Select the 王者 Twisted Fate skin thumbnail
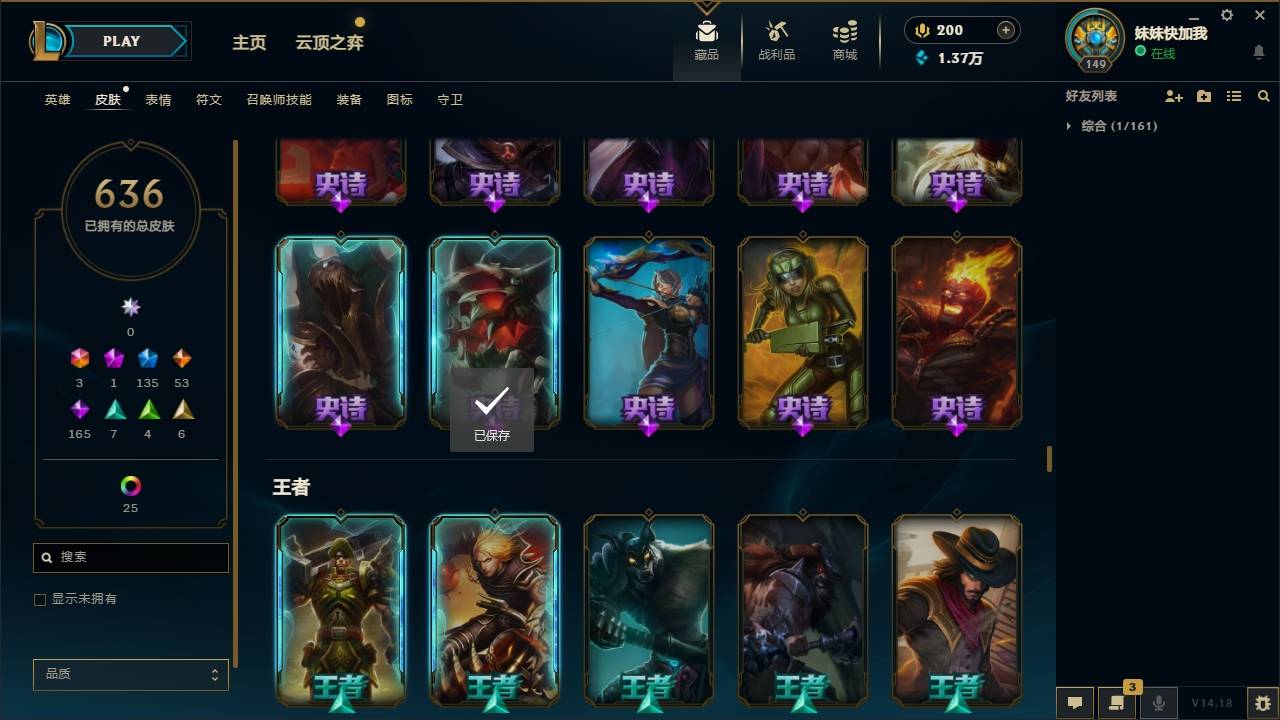The width and height of the screenshot is (1280, 720). point(957,610)
